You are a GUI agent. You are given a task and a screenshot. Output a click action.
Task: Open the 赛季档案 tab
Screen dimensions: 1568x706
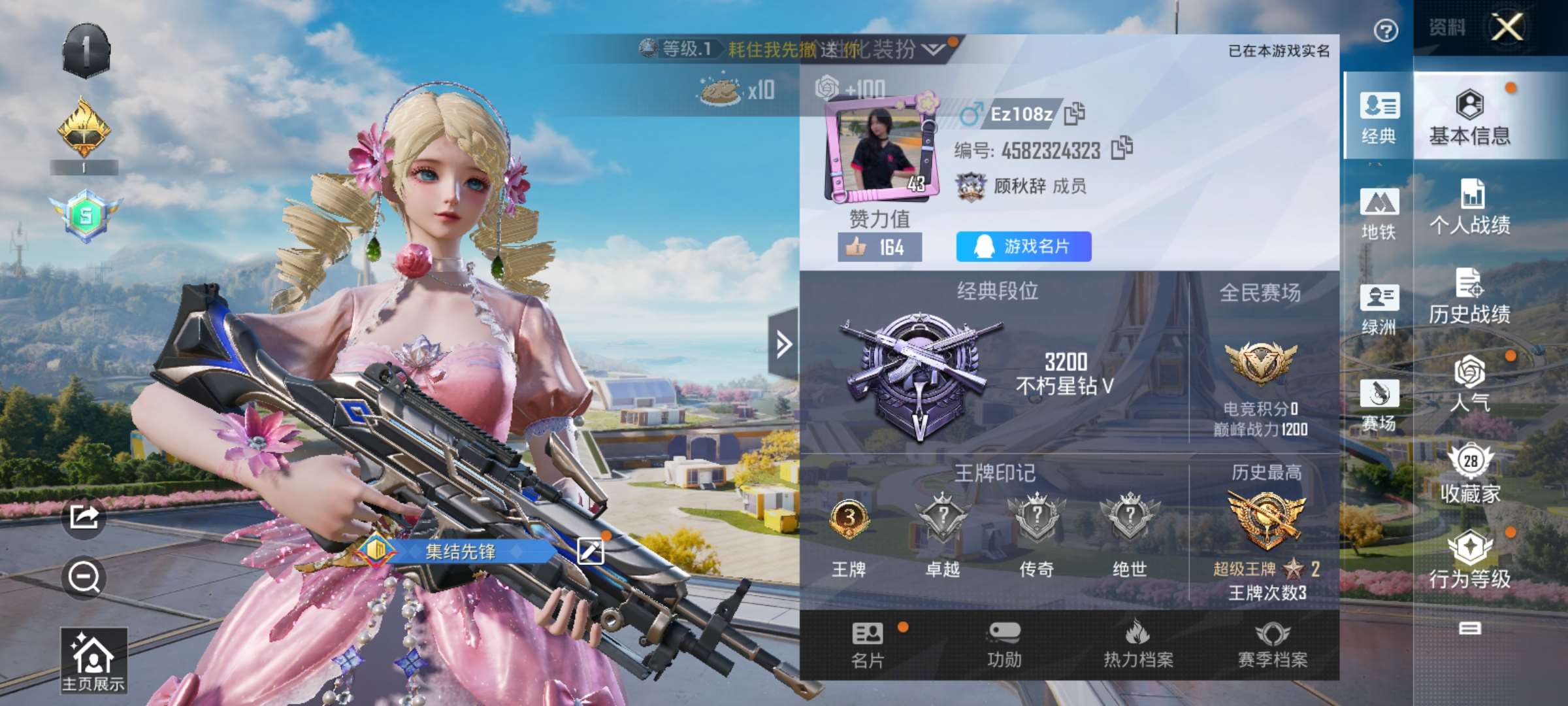point(1273,645)
